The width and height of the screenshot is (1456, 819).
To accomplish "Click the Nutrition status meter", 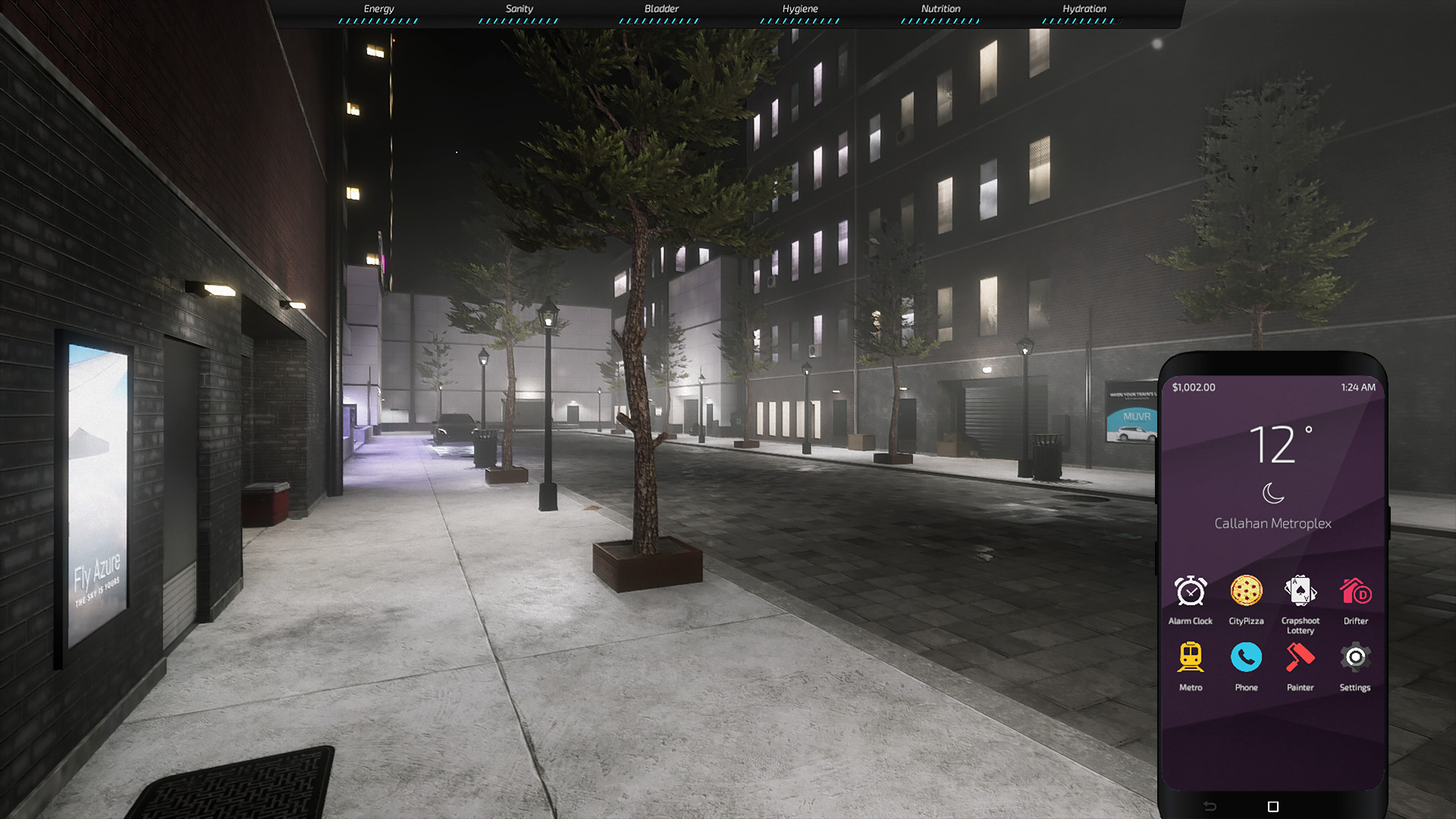I will 940,14.
